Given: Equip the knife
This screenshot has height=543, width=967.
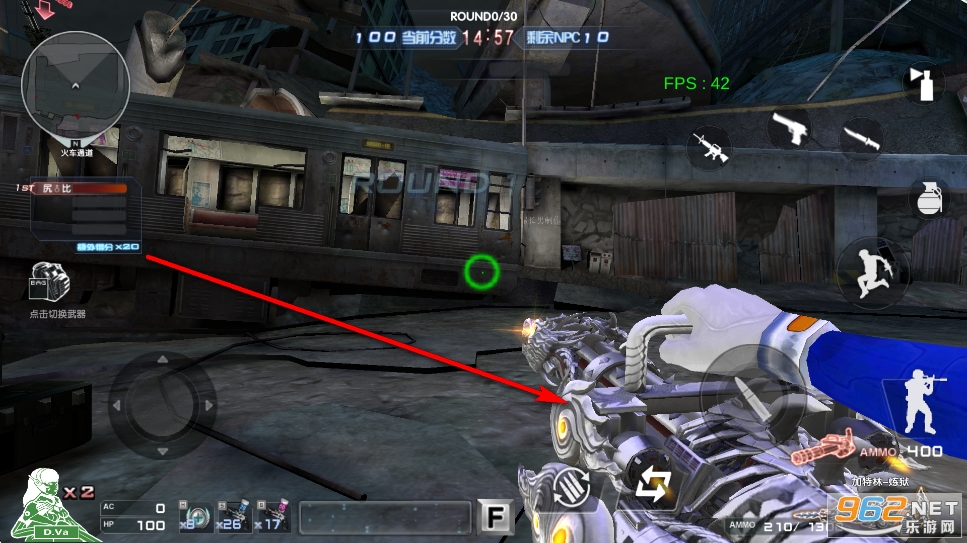Looking at the screenshot, I should 859,138.
